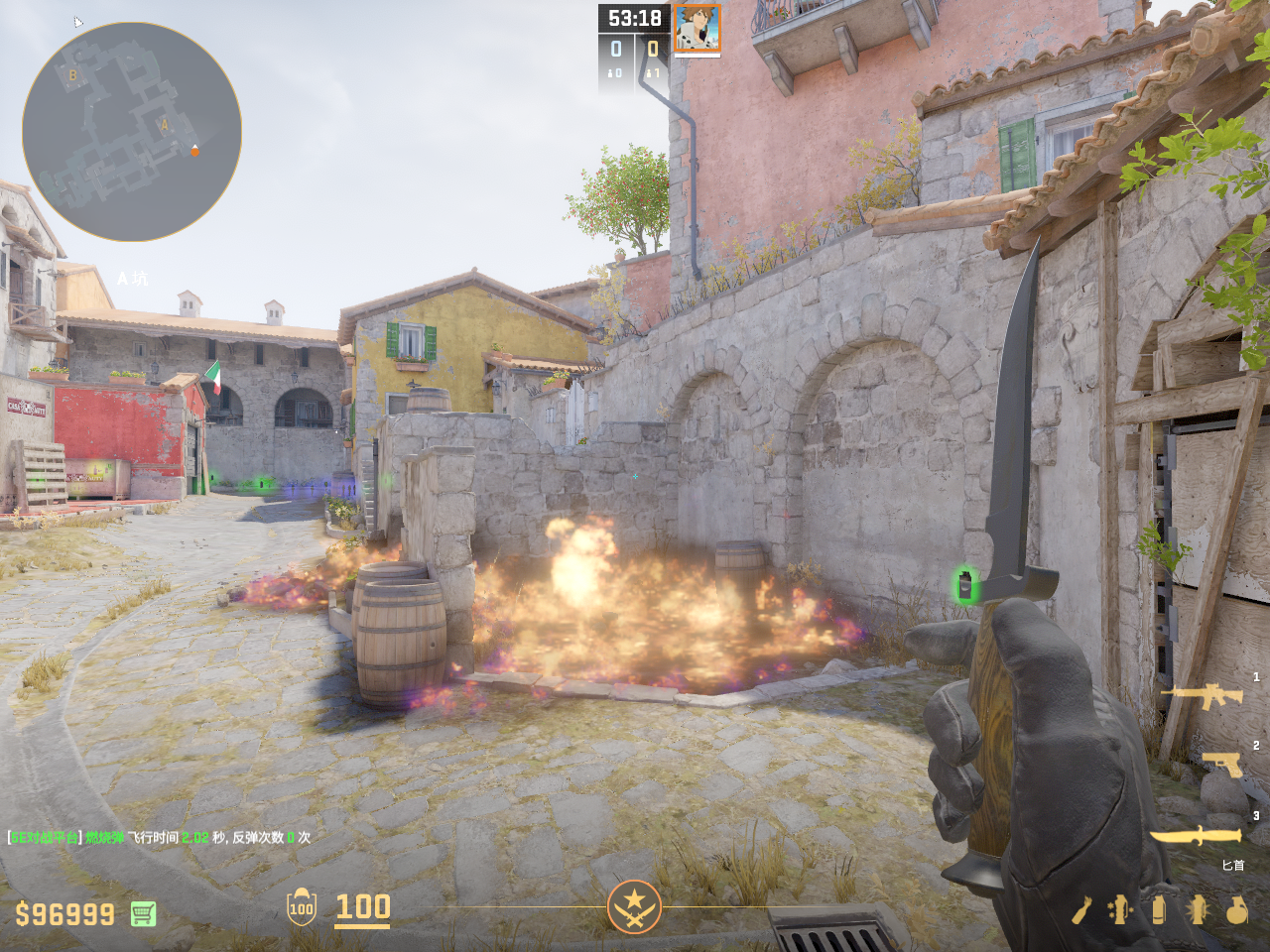The height and width of the screenshot is (952, 1270).
Task: Click the star rank emblem at bottom center
Action: (x=634, y=906)
